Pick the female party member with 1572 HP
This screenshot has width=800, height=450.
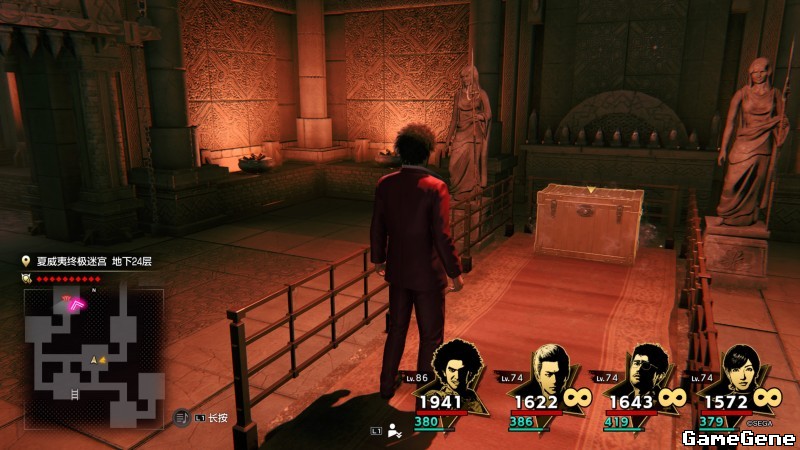coord(738,370)
